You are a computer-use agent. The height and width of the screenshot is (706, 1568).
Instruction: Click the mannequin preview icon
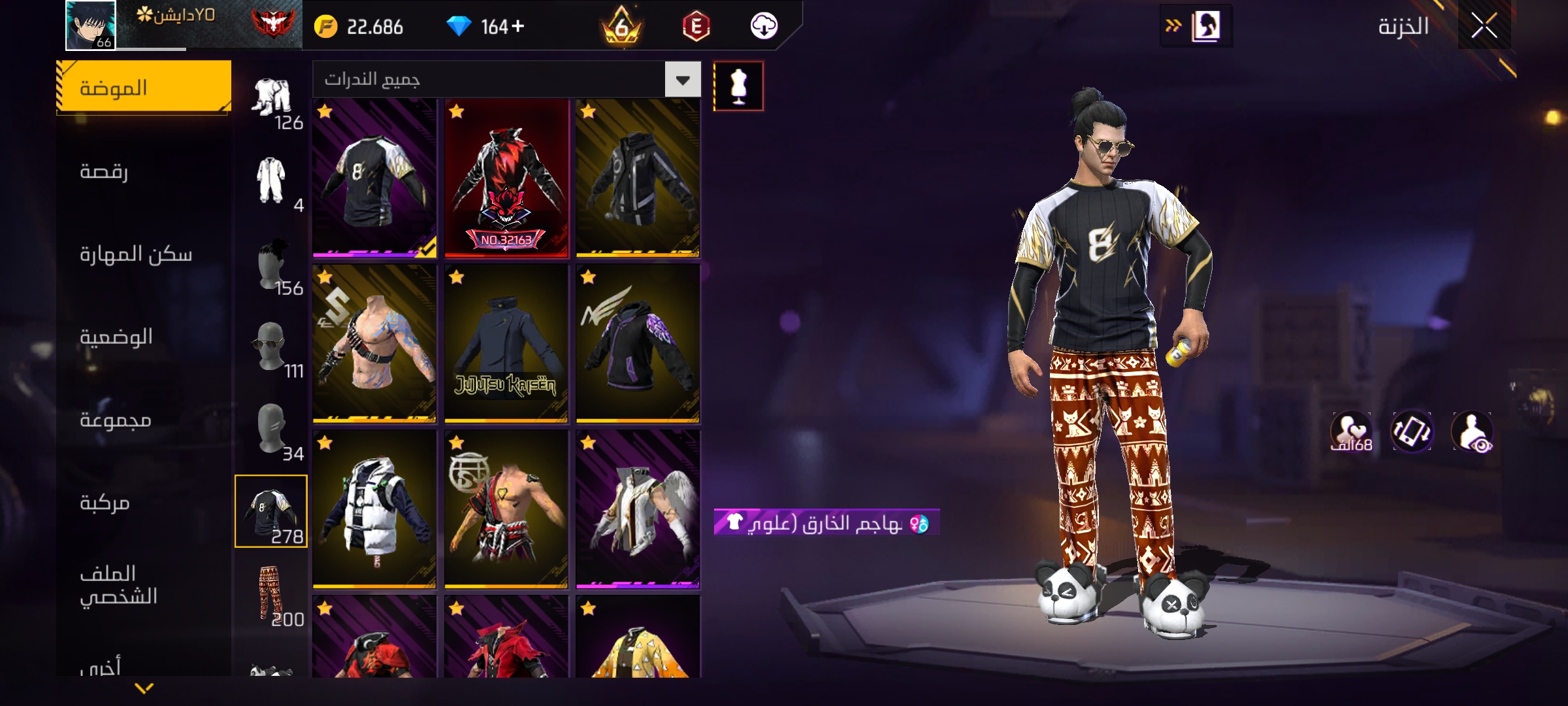click(738, 86)
